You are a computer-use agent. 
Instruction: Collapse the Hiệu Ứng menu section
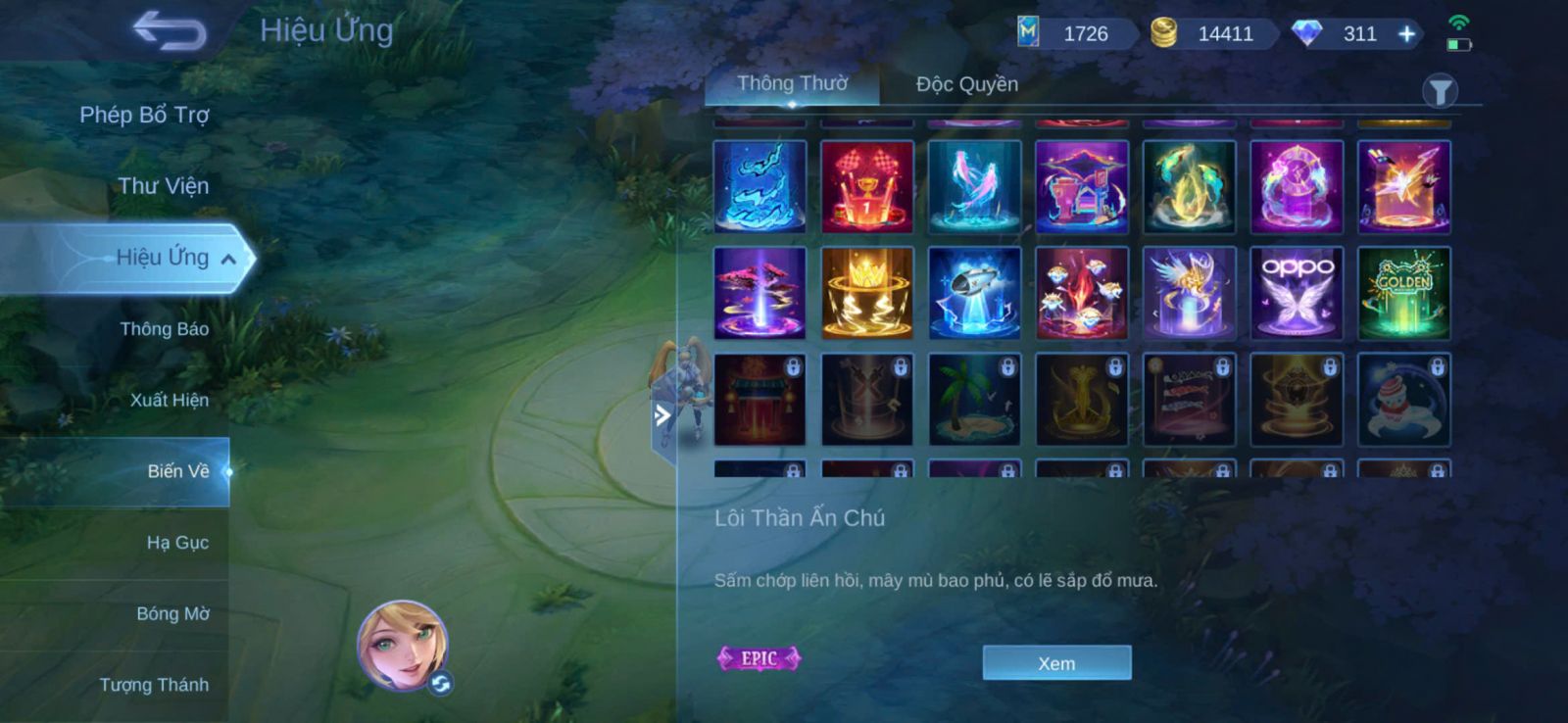(228, 259)
